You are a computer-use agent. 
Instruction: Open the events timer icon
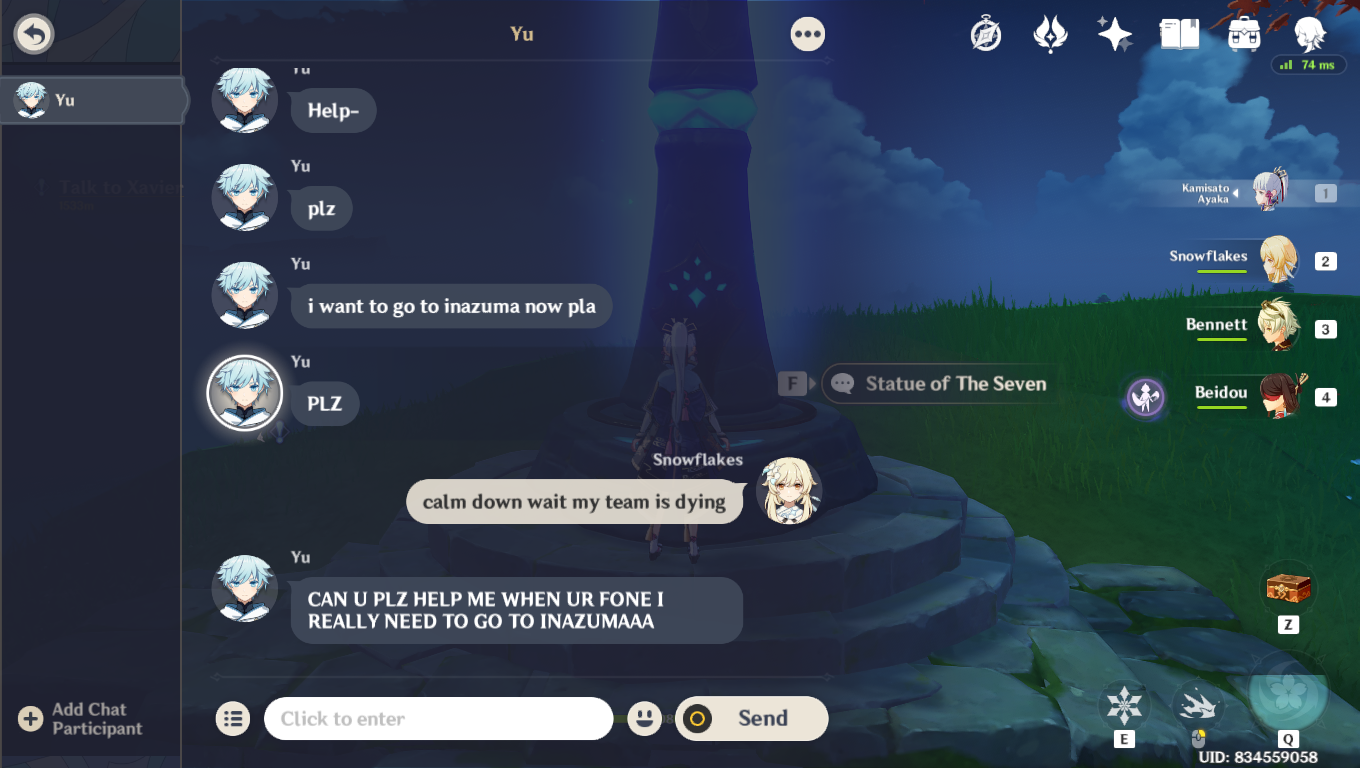click(x=985, y=33)
